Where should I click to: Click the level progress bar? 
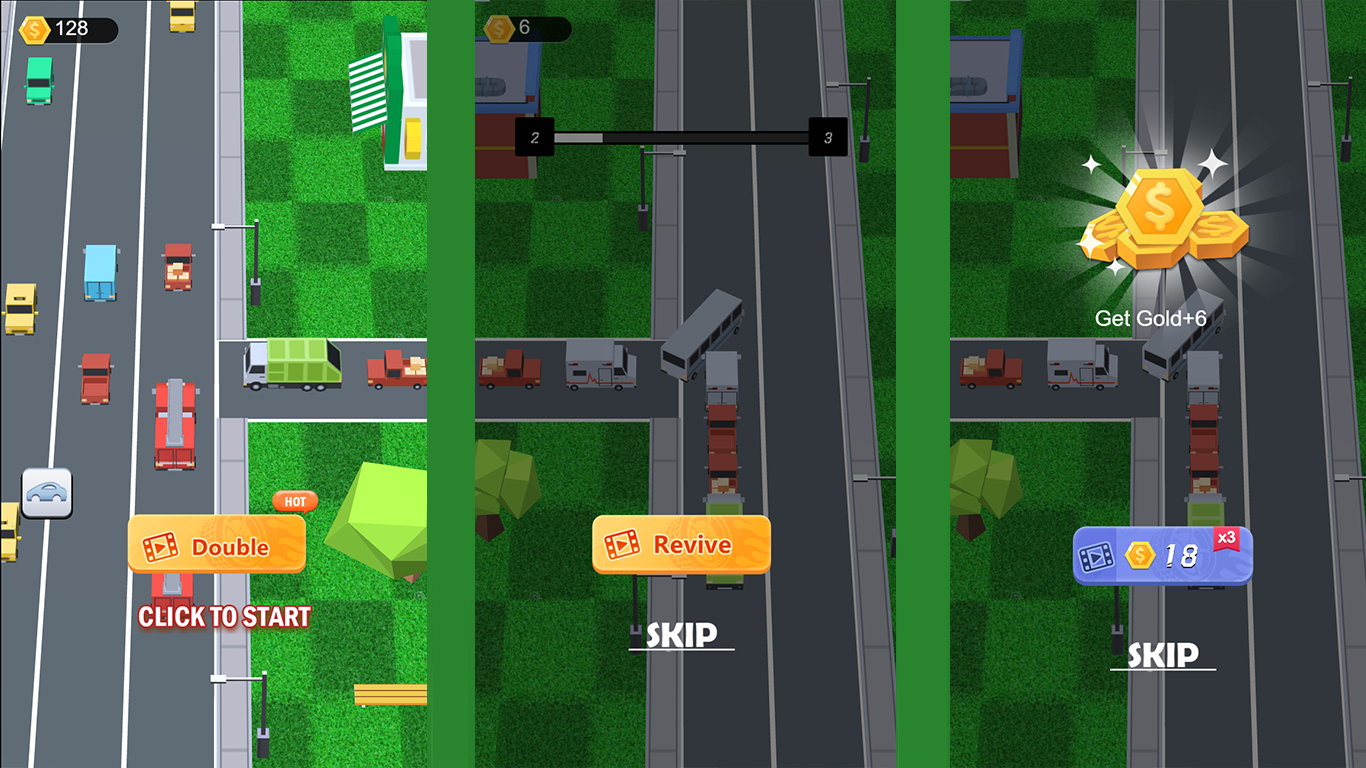[x=680, y=136]
